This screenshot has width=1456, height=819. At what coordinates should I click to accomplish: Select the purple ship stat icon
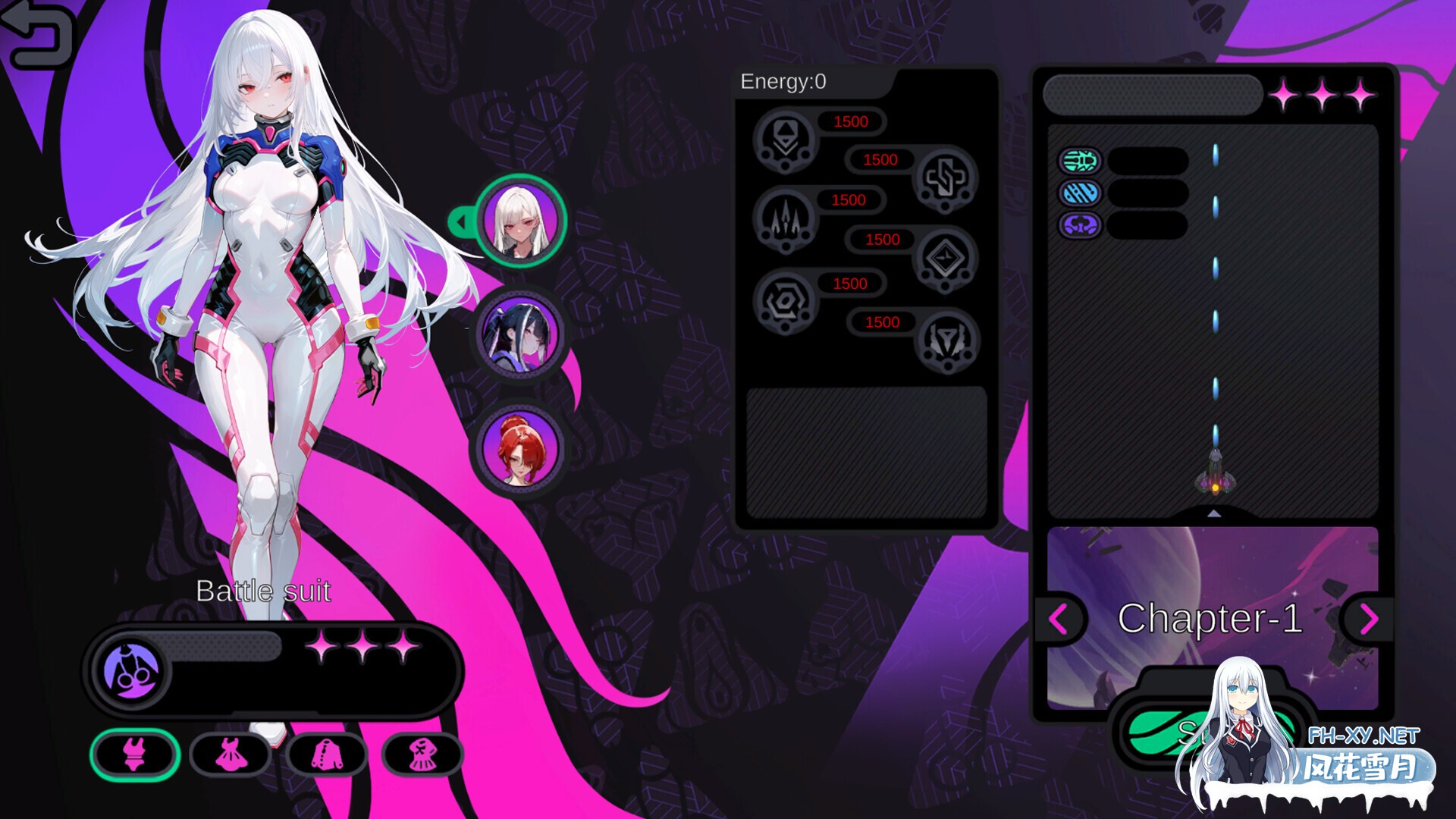tap(1080, 224)
